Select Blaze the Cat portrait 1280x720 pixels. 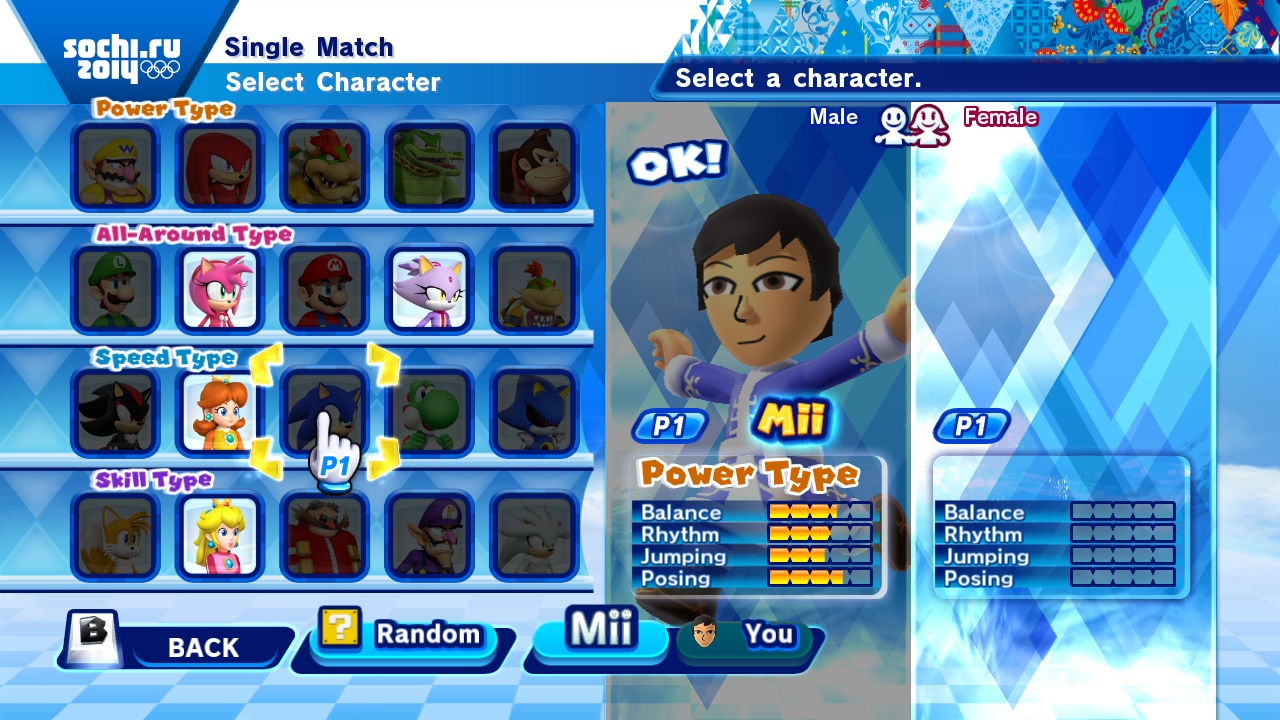pos(429,290)
